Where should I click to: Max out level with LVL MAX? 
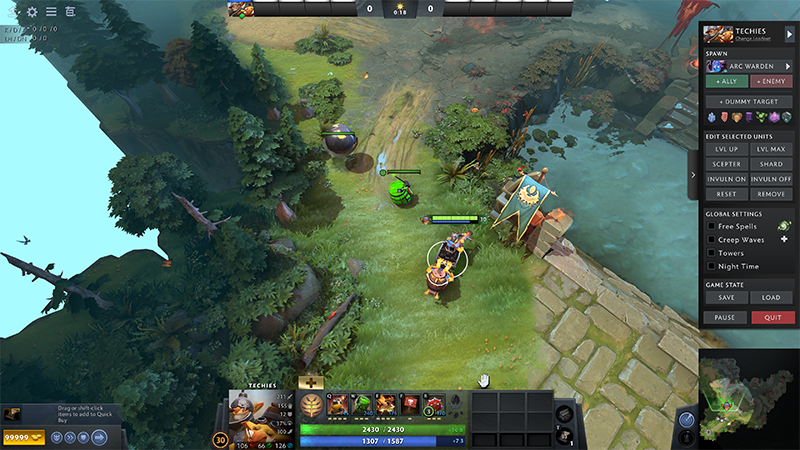click(x=772, y=149)
